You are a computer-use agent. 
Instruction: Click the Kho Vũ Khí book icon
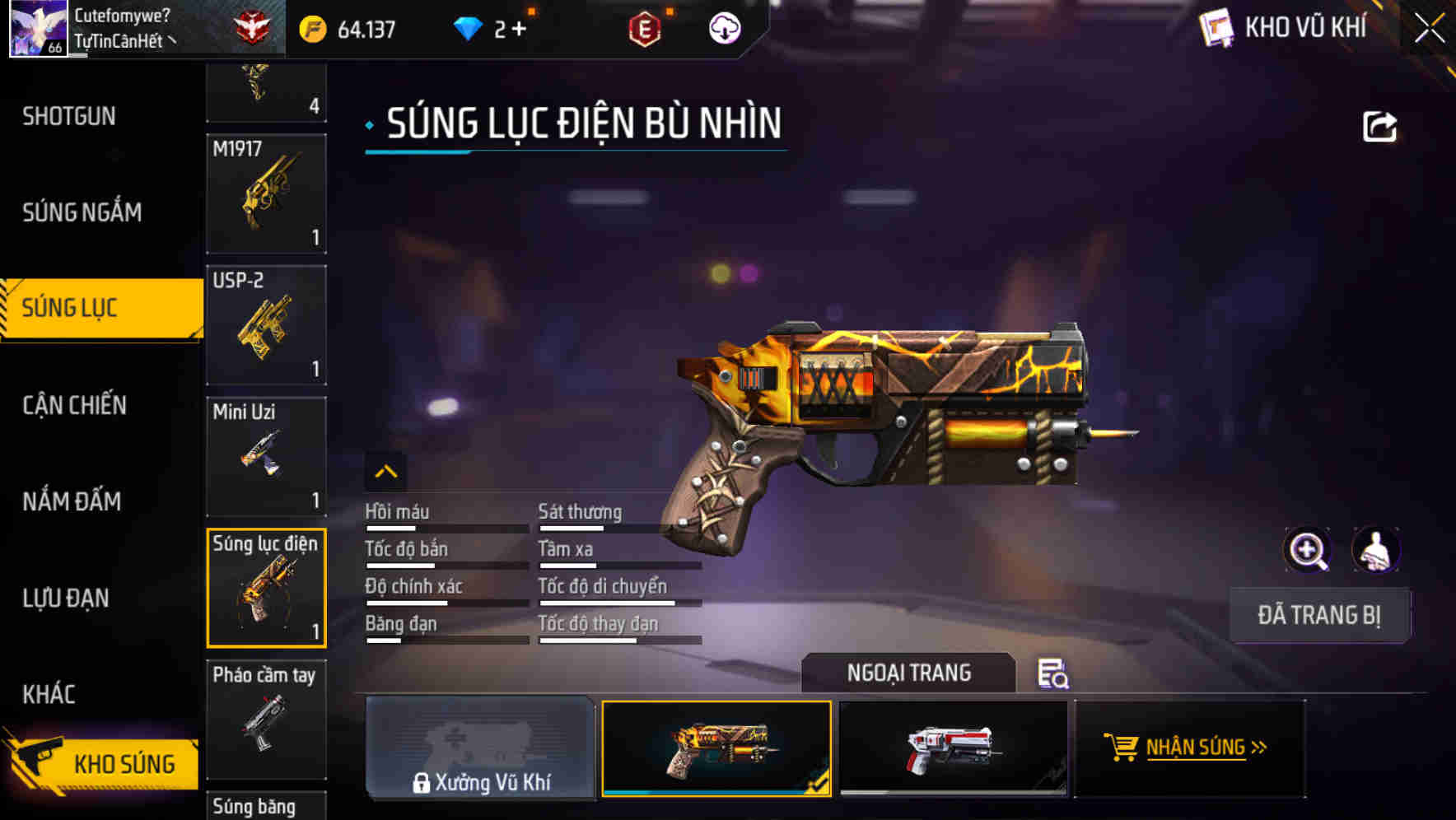pyautogui.click(x=1216, y=27)
